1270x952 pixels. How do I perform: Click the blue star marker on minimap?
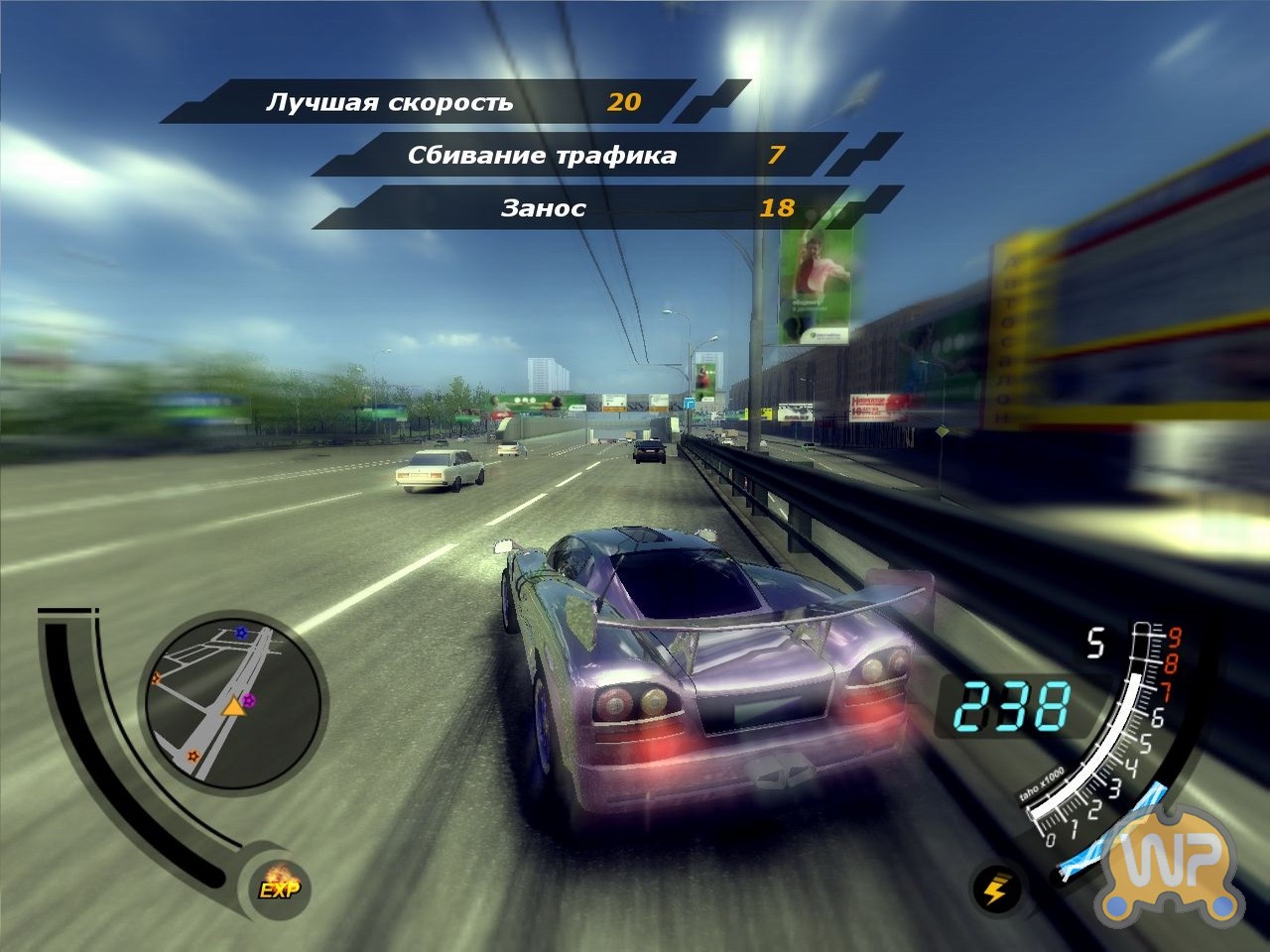pyautogui.click(x=240, y=632)
